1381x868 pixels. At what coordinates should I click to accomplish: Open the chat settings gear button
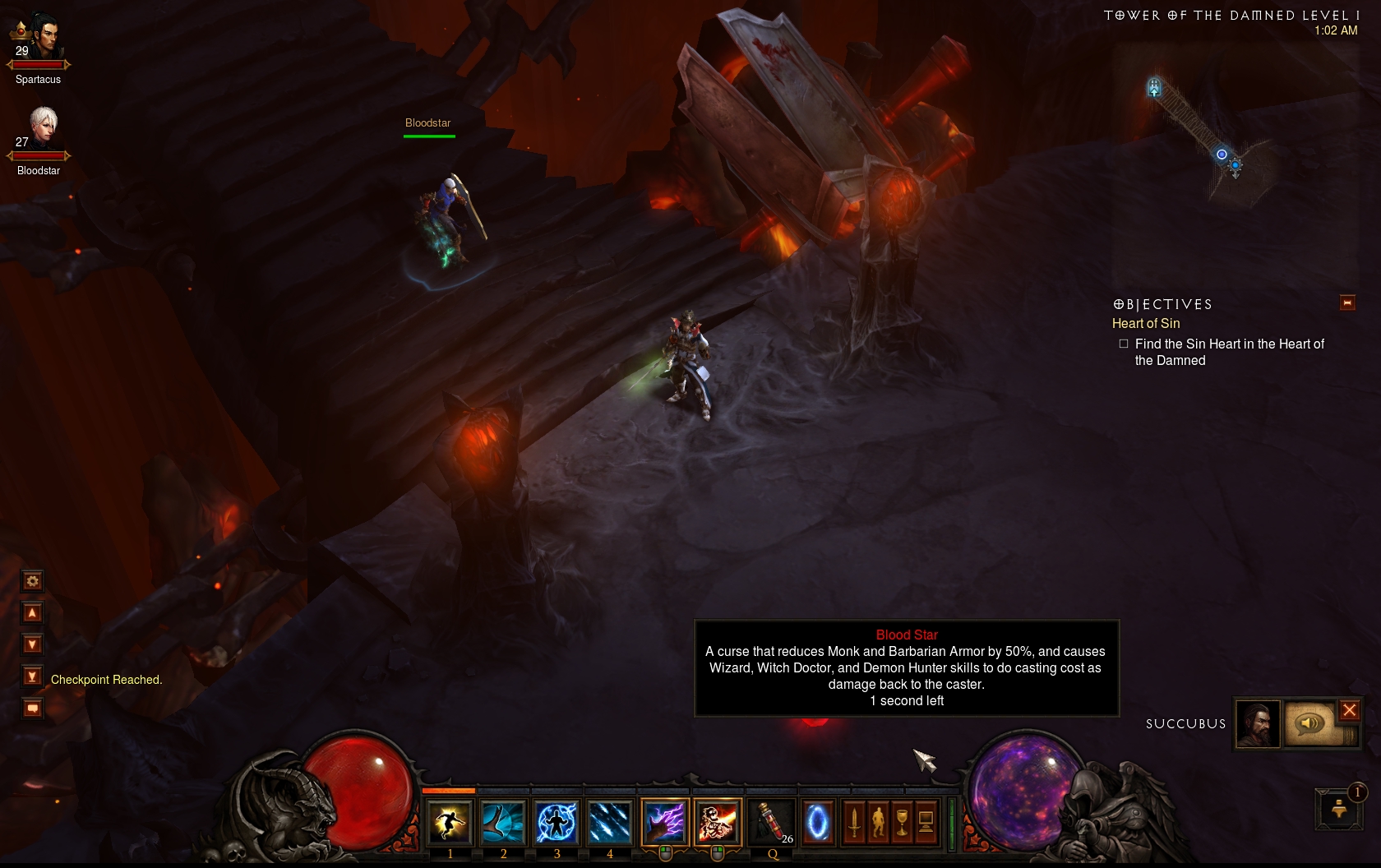(x=32, y=581)
